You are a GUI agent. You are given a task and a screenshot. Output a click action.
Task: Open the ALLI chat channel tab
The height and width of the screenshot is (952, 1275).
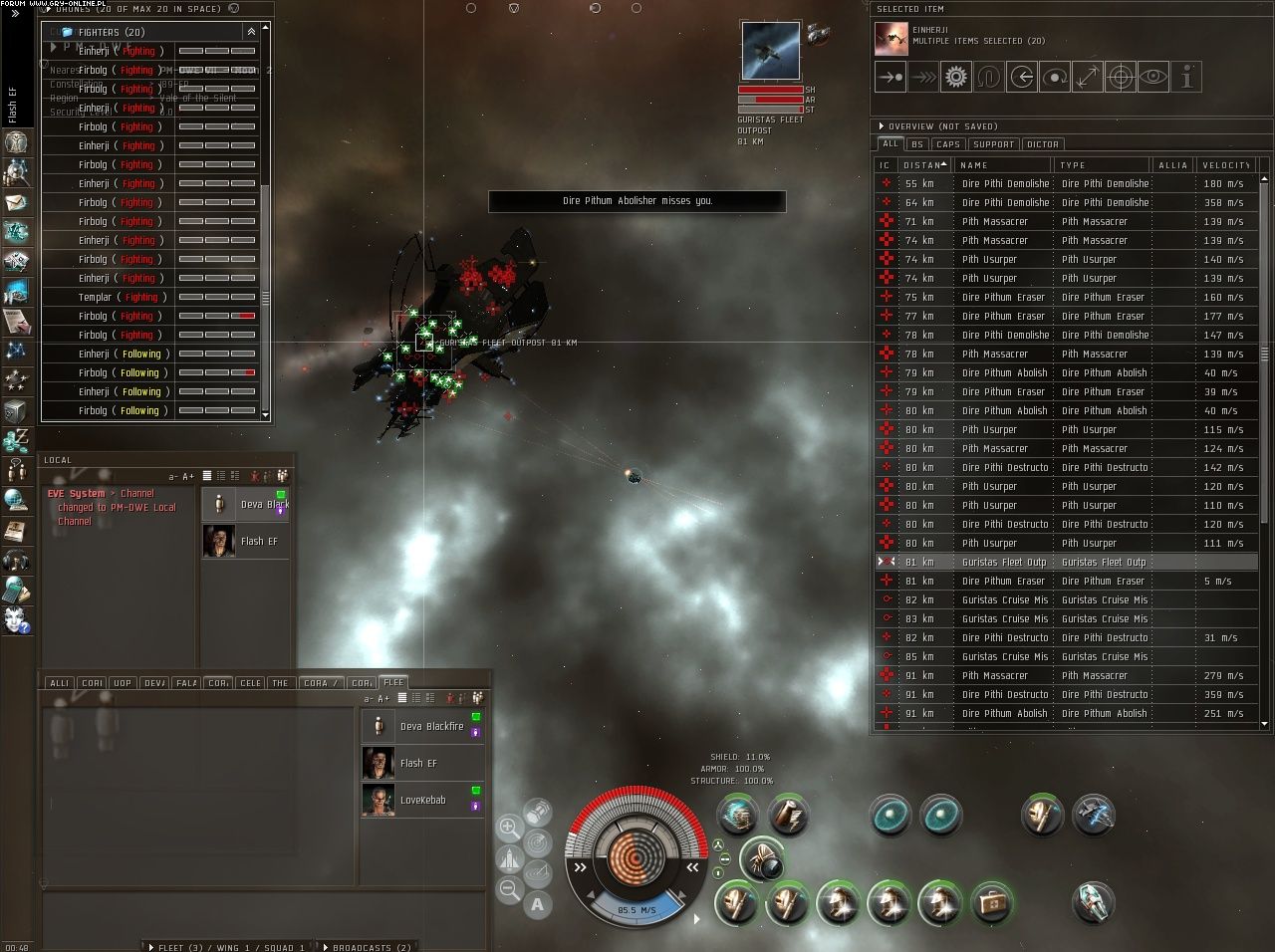click(x=59, y=683)
